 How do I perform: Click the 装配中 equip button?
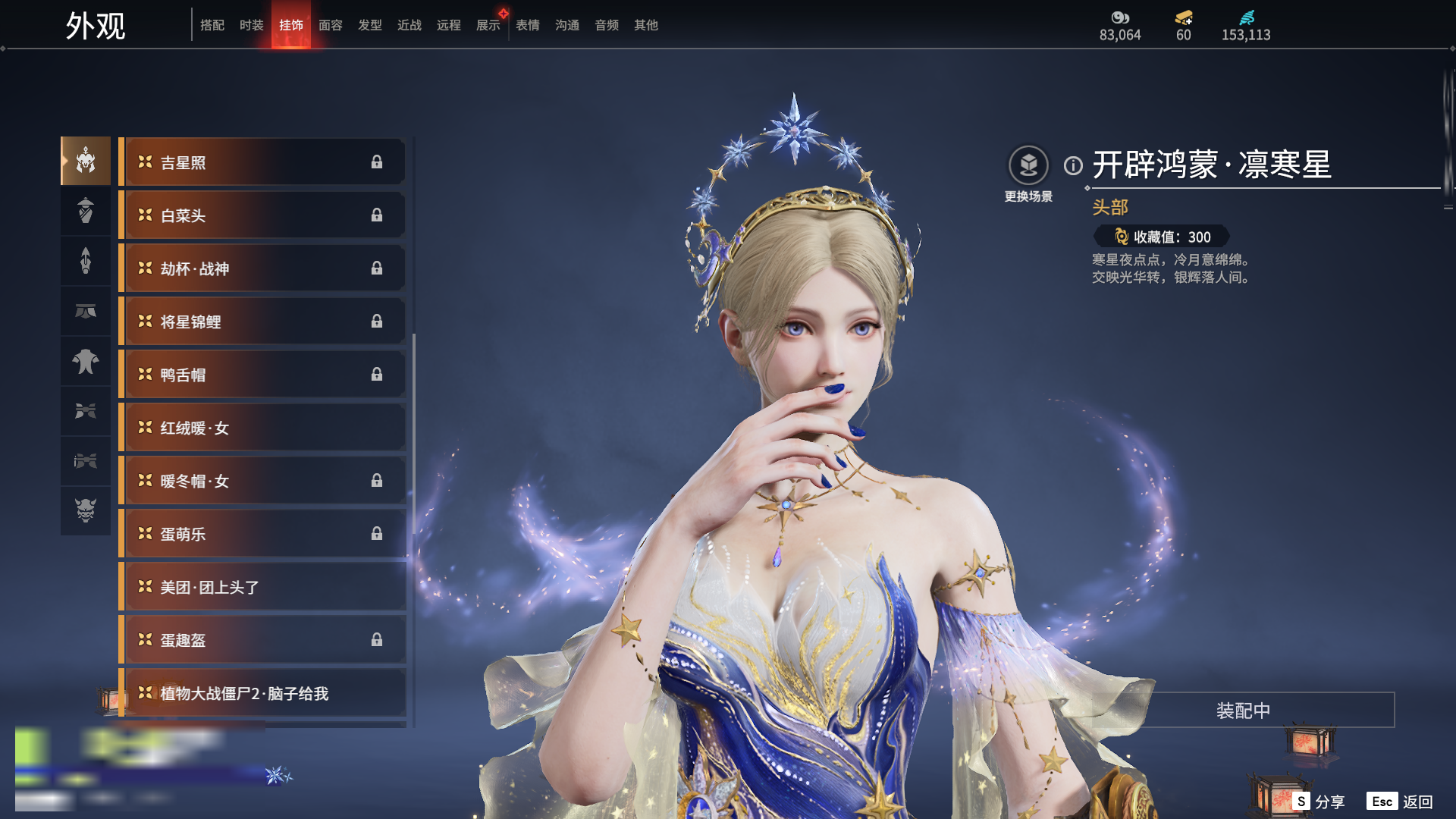pos(1243,711)
